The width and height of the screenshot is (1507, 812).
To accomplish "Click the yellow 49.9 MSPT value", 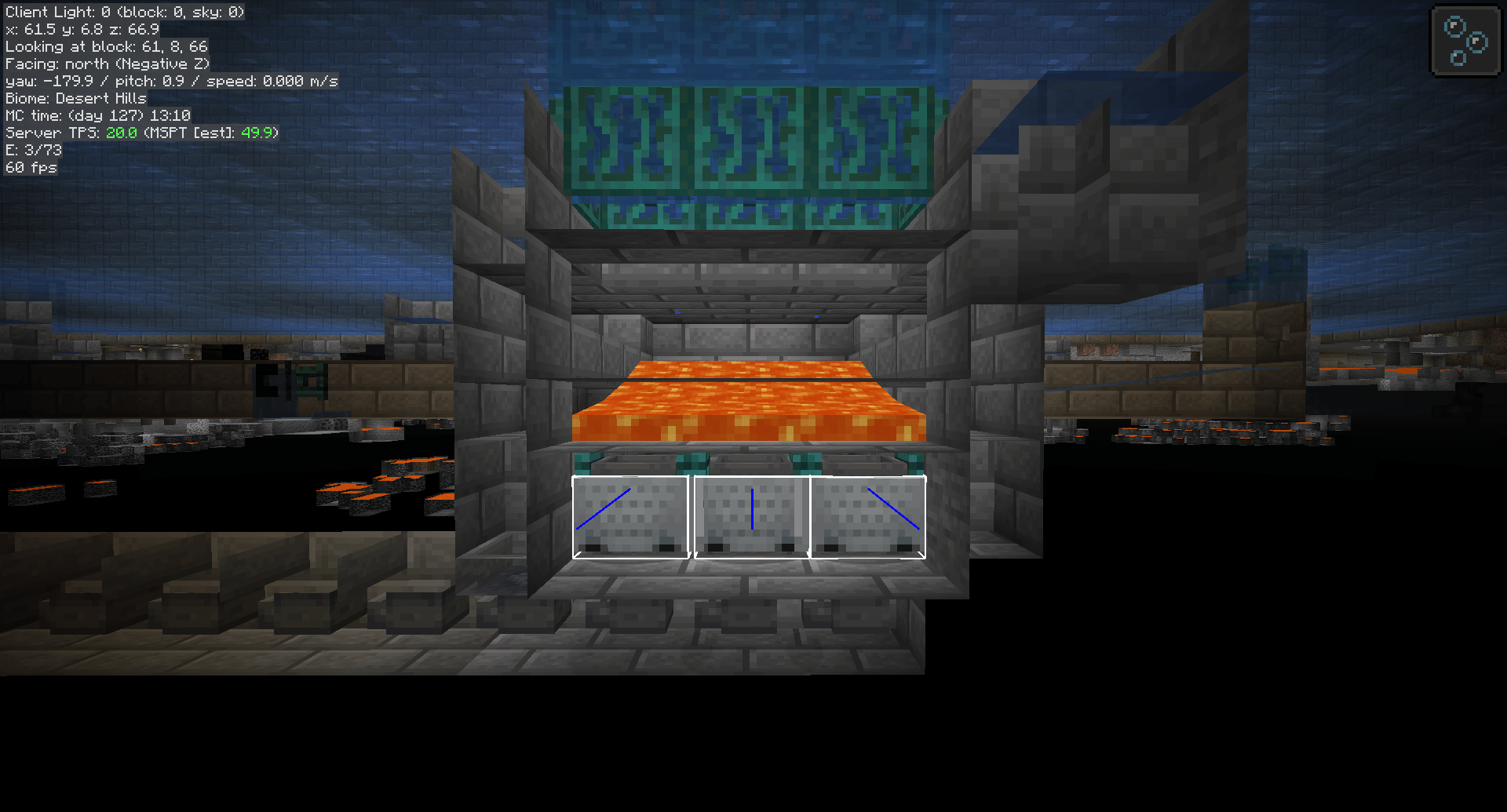I will (x=259, y=133).
